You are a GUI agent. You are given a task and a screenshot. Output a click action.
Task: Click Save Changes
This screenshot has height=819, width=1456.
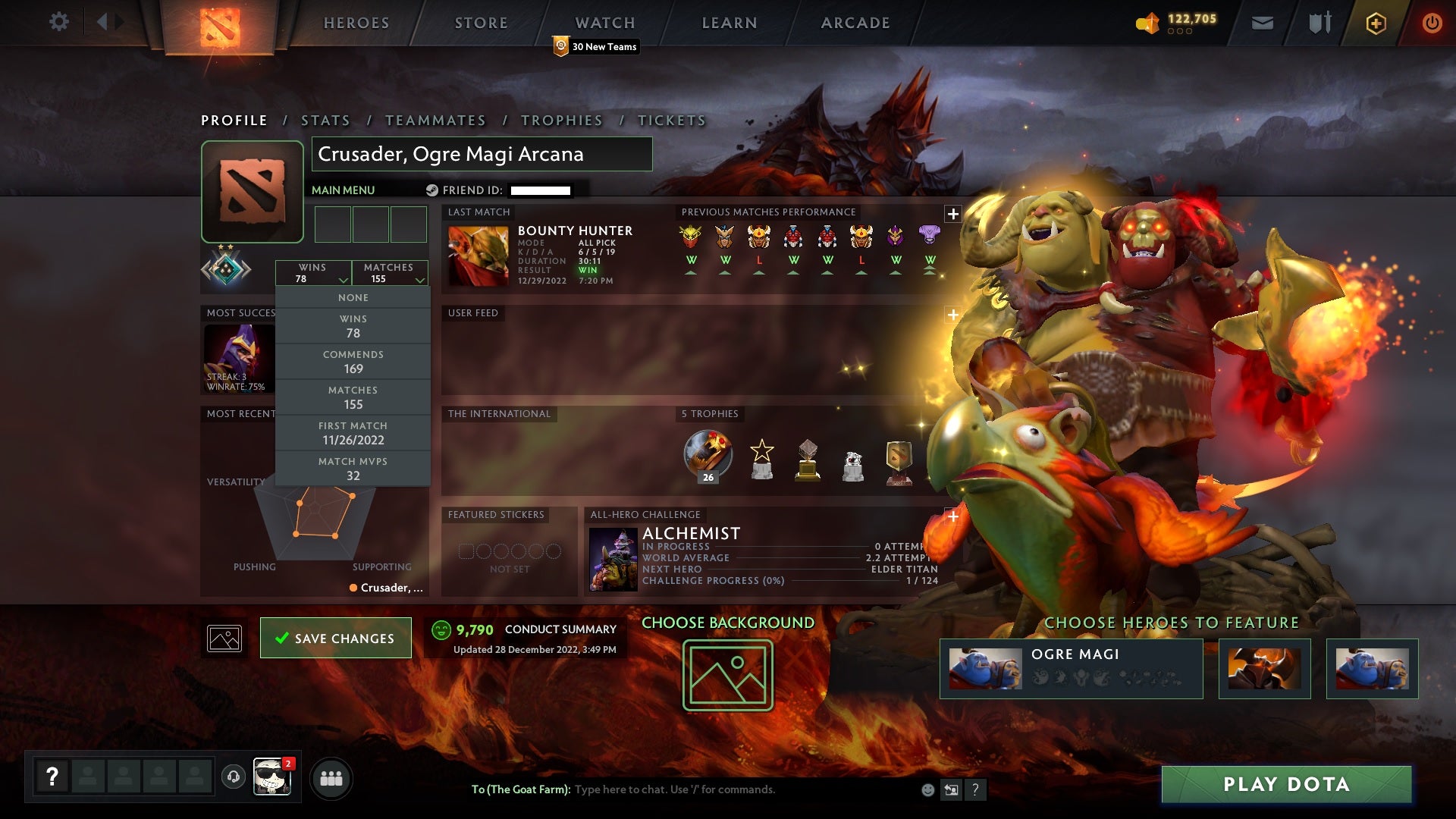click(335, 638)
